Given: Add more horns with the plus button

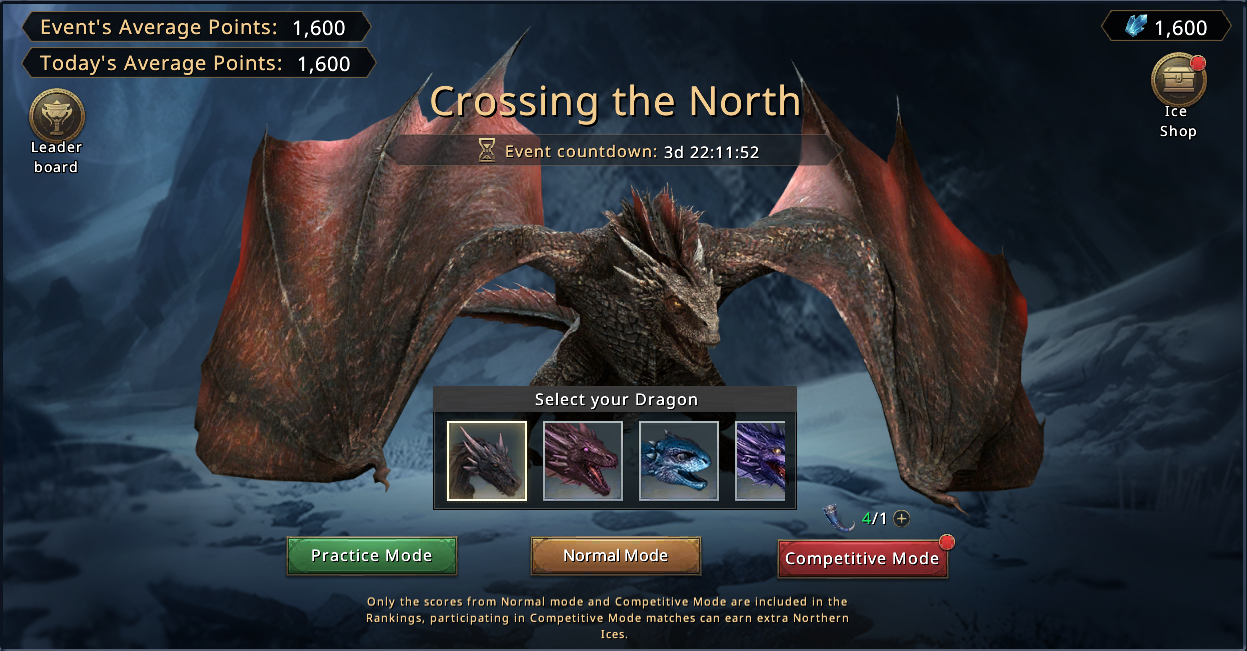Looking at the screenshot, I should coord(902,518).
